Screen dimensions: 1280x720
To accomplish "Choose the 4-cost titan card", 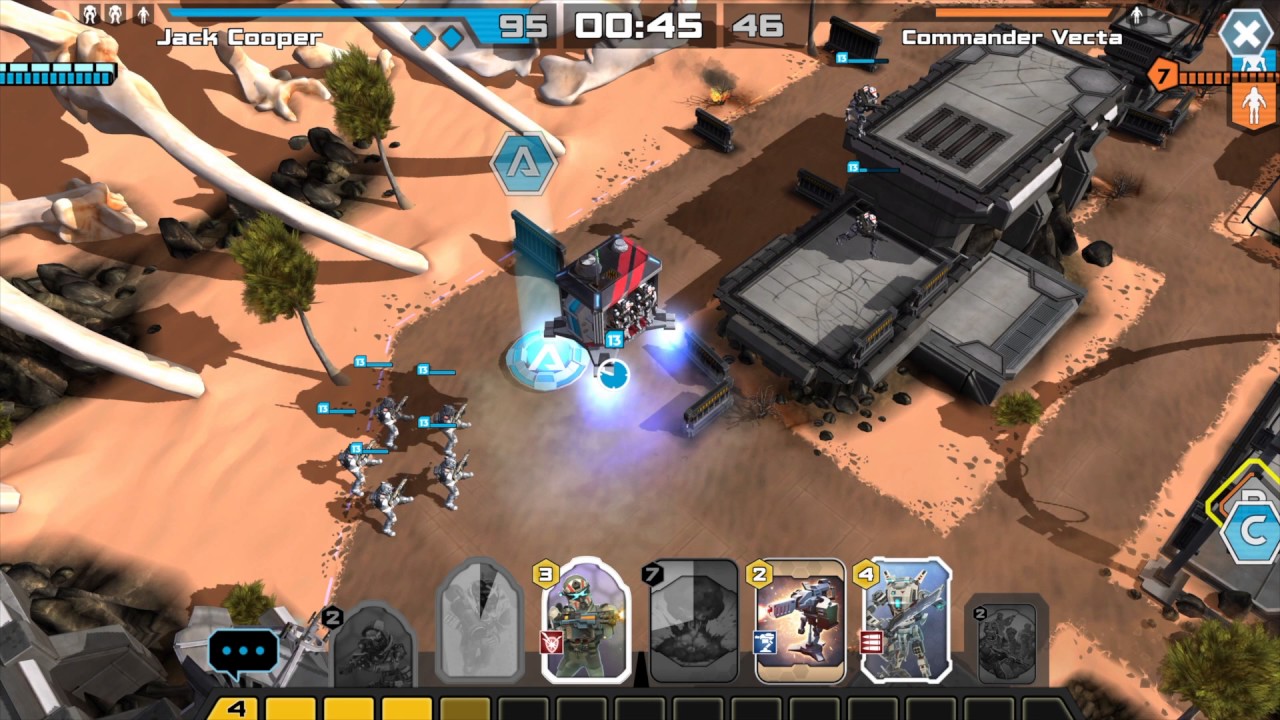I will pyautogui.click(x=906, y=622).
